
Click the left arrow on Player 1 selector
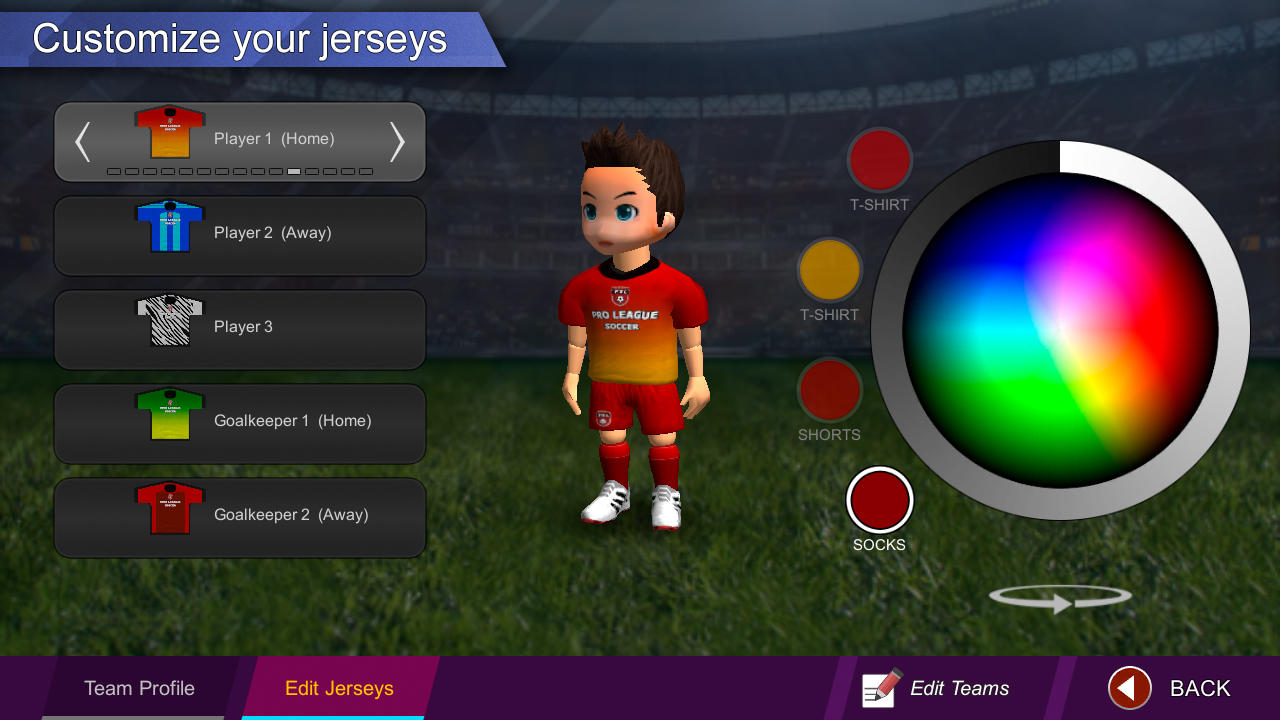tap(82, 142)
